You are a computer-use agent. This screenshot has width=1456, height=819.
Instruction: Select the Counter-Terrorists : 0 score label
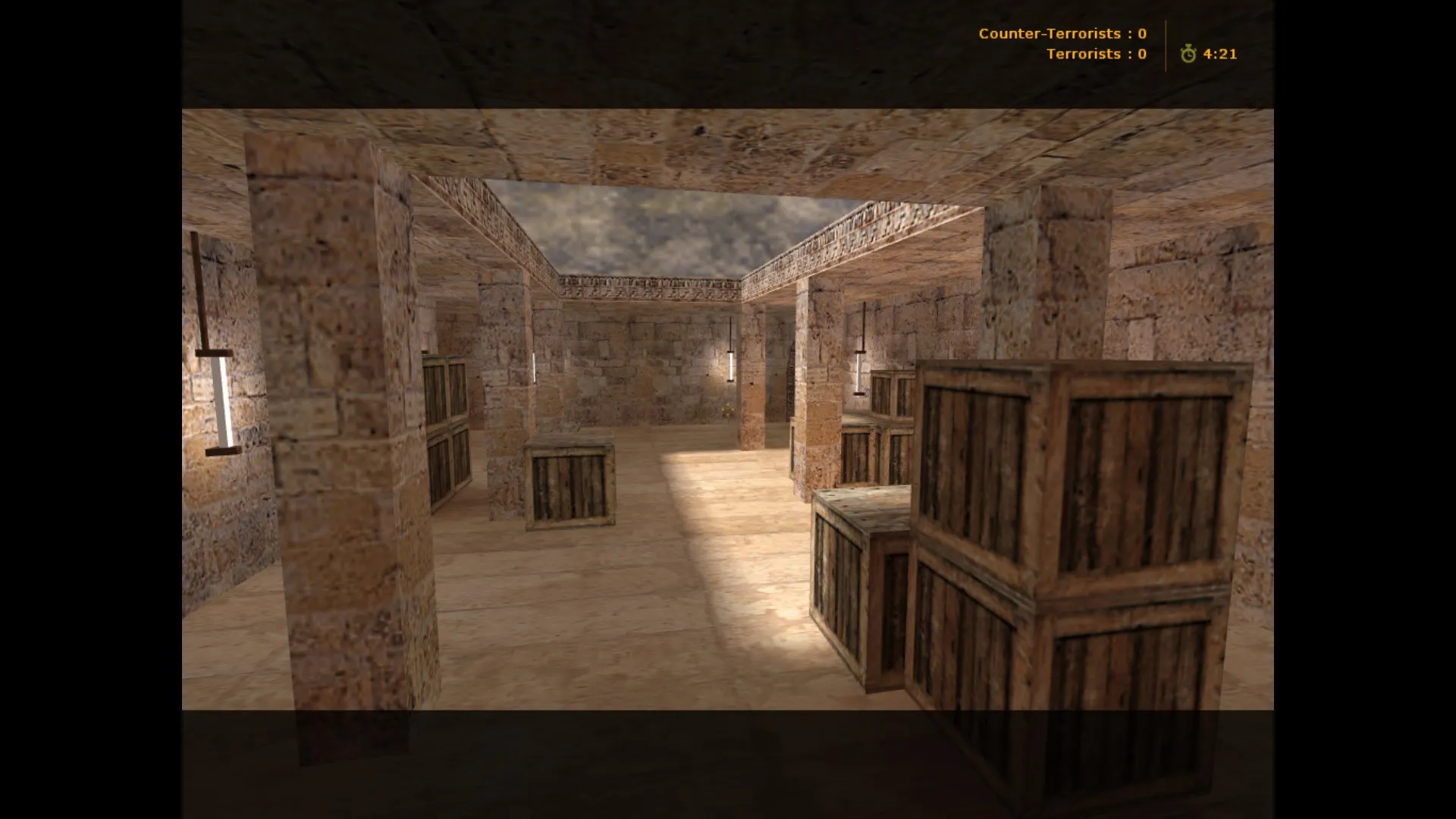[x=1062, y=33]
